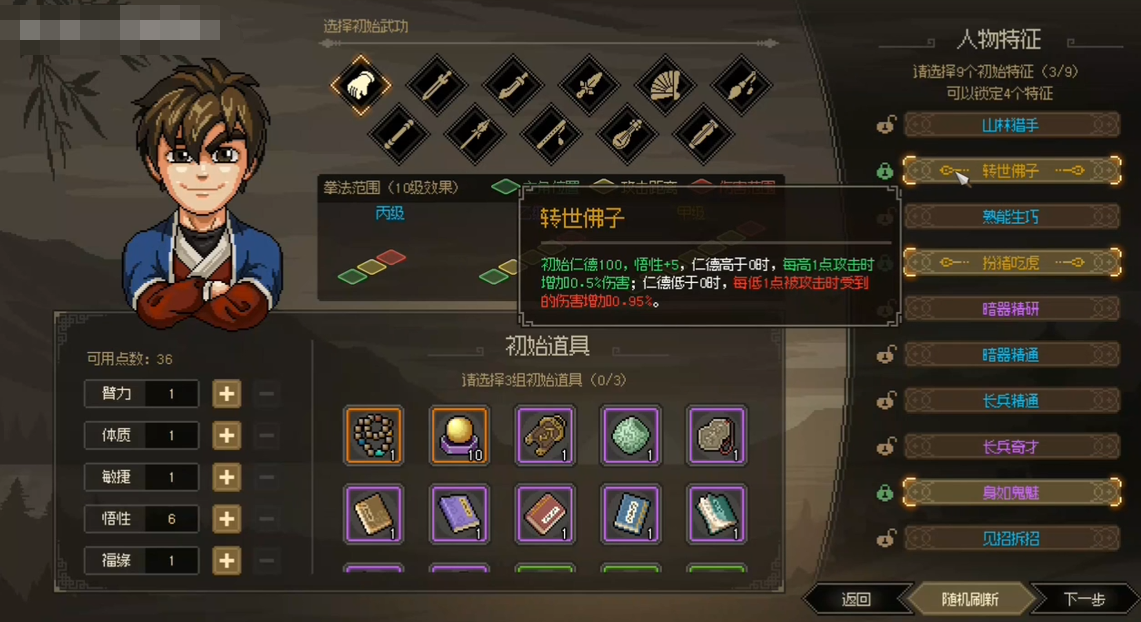Toggle the lock beside 长兵精通
This screenshot has height=622, width=1141.
coord(885,401)
